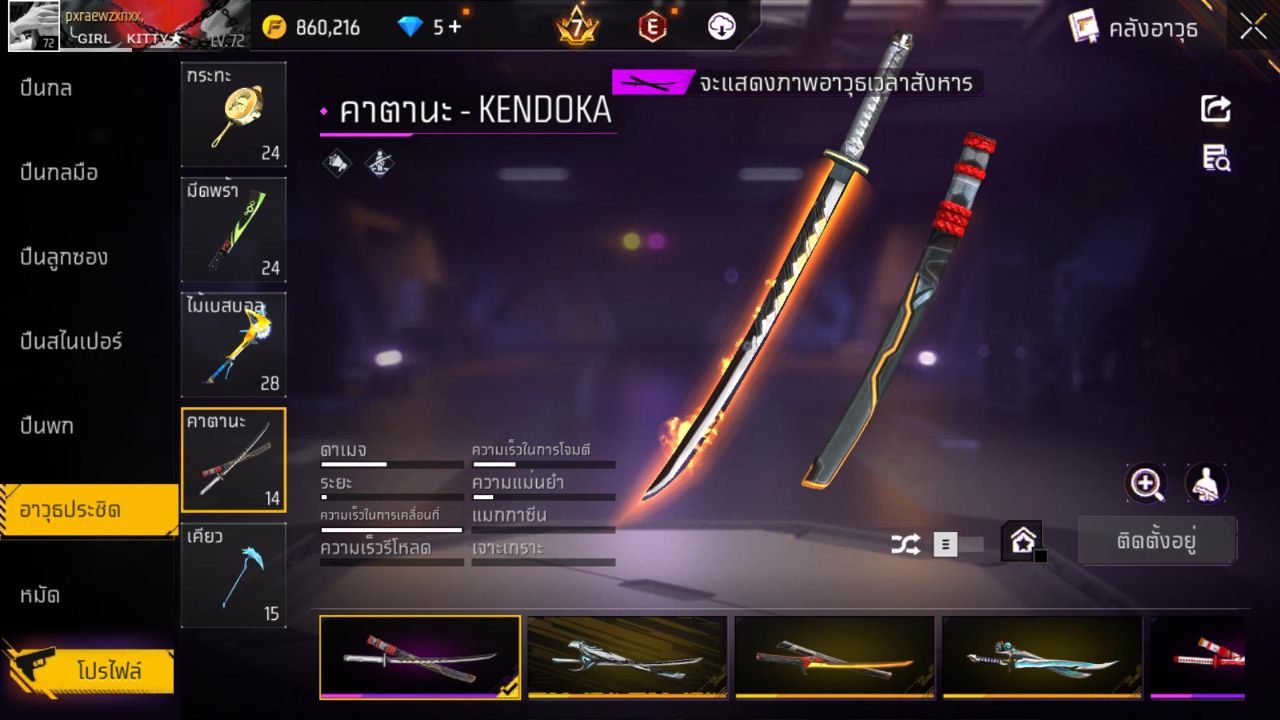Open the share icon at top right
Viewport: 1280px width, 720px height.
click(1216, 109)
